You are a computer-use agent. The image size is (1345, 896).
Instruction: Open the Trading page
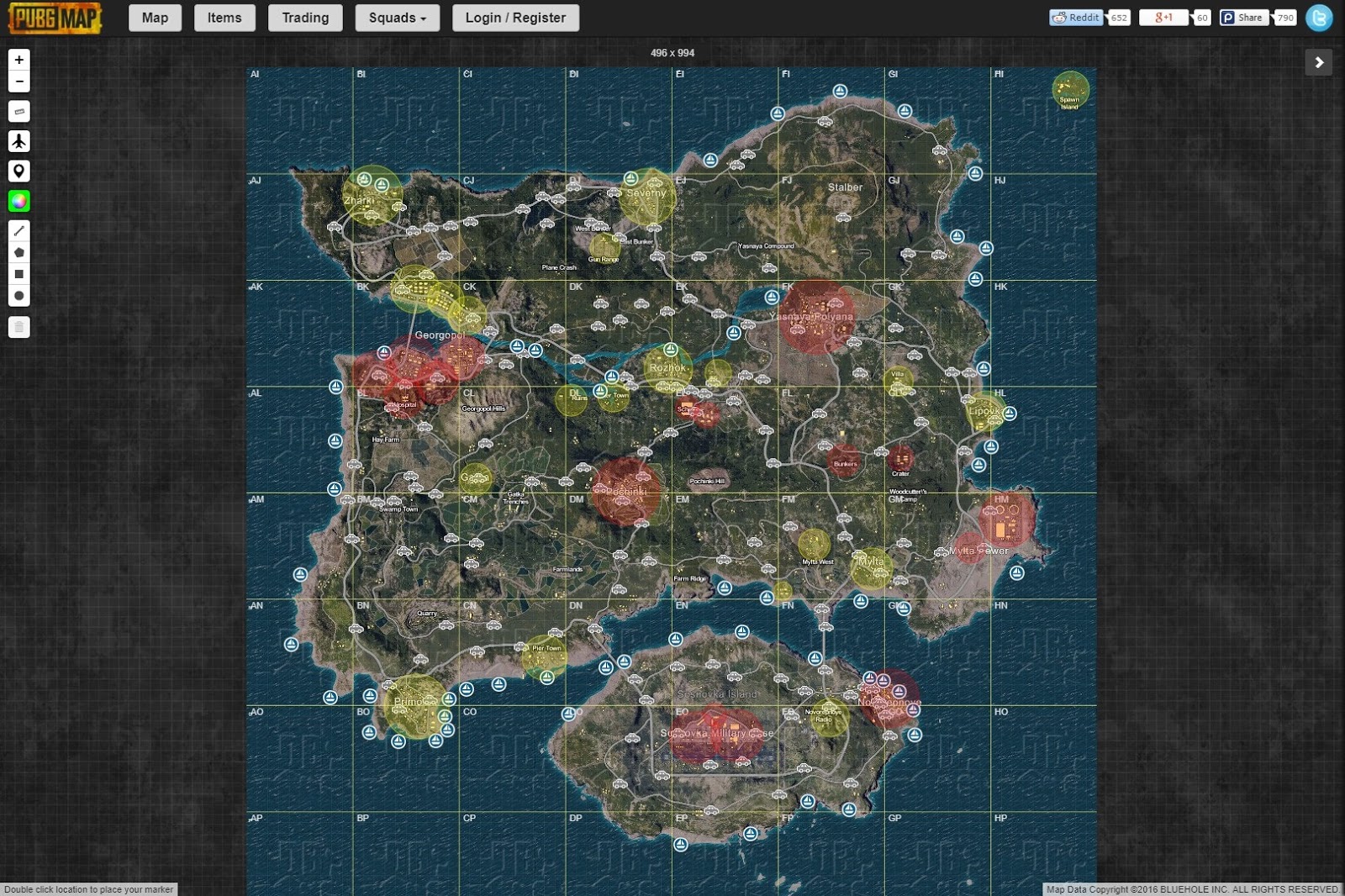(304, 18)
